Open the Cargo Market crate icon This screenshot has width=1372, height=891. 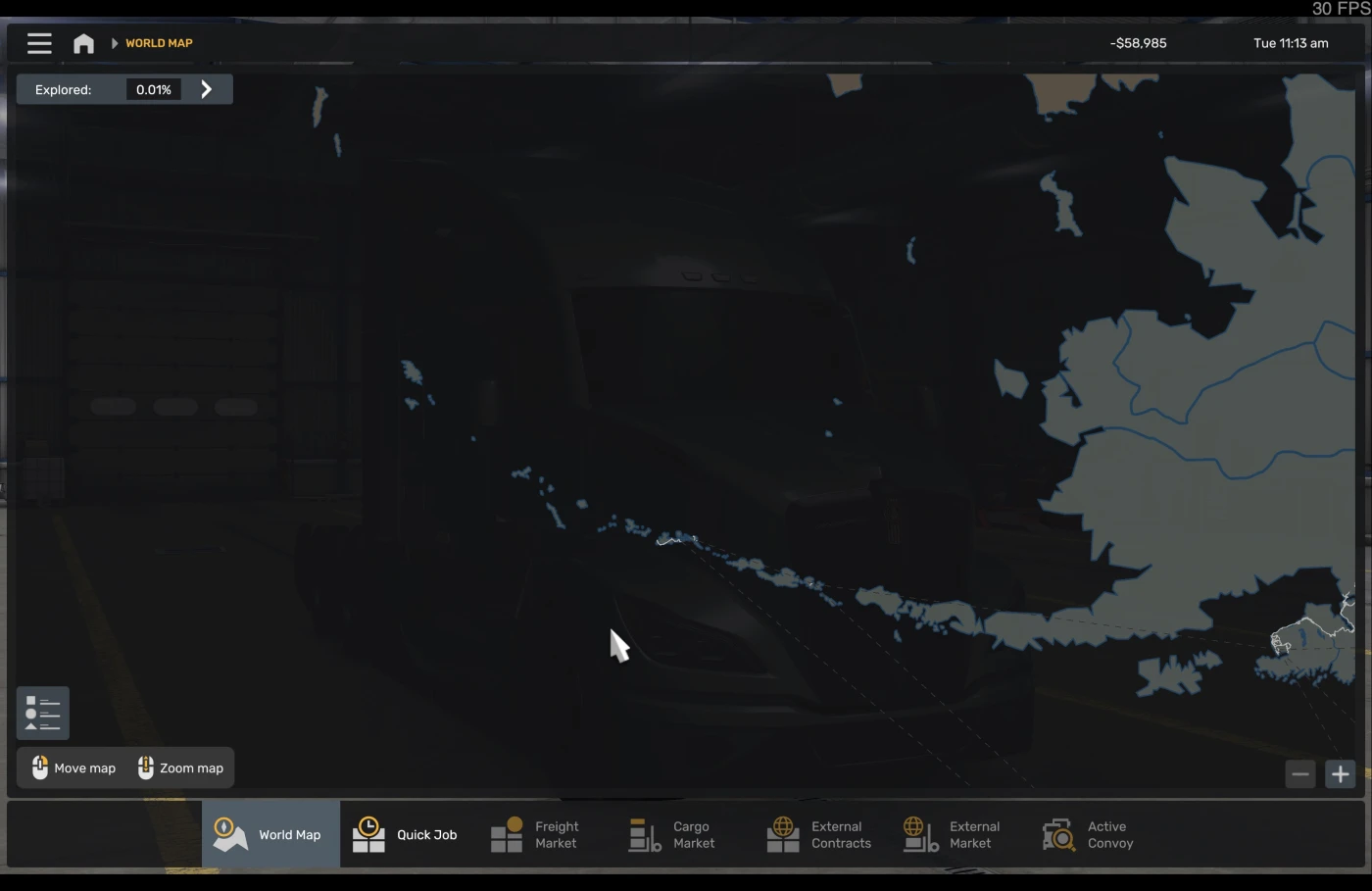tap(644, 834)
